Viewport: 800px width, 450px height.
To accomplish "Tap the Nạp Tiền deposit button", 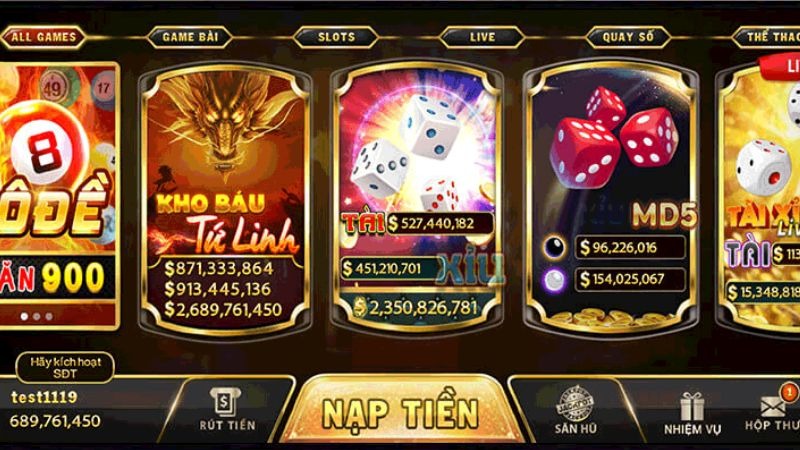I will pos(400,412).
